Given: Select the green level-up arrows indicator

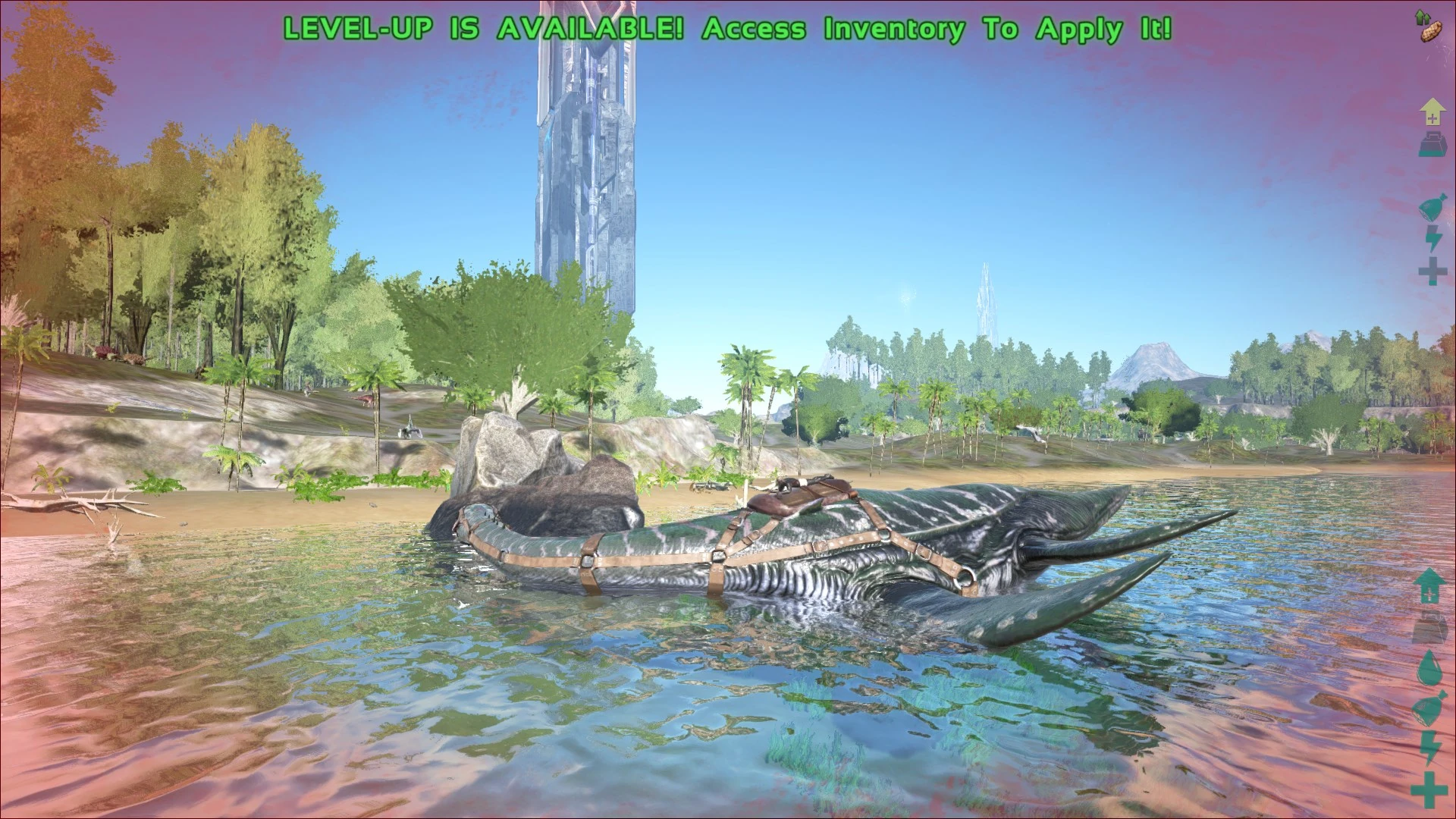Looking at the screenshot, I should pos(1421,15).
